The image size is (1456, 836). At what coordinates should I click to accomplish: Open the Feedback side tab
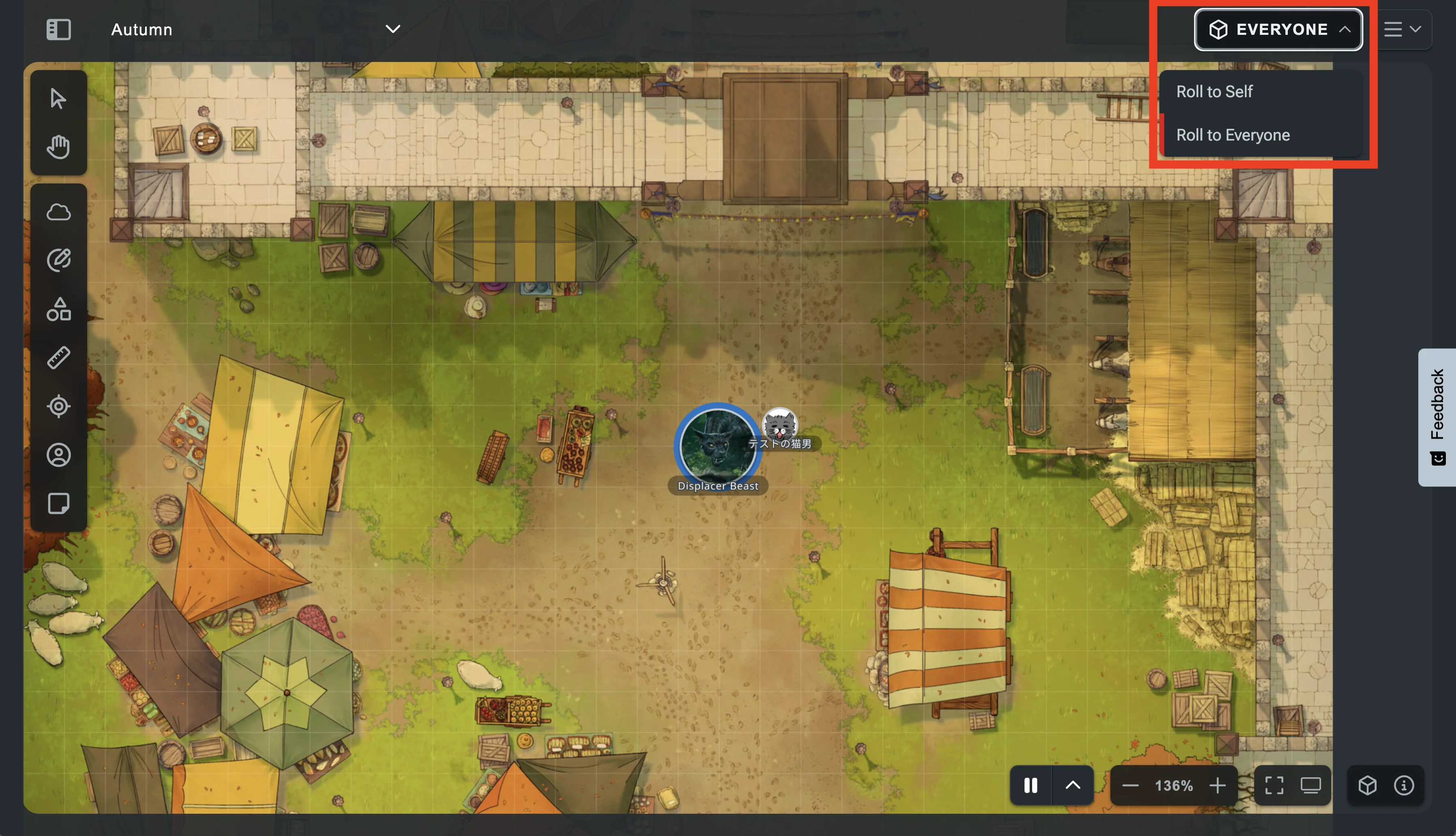click(1437, 417)
